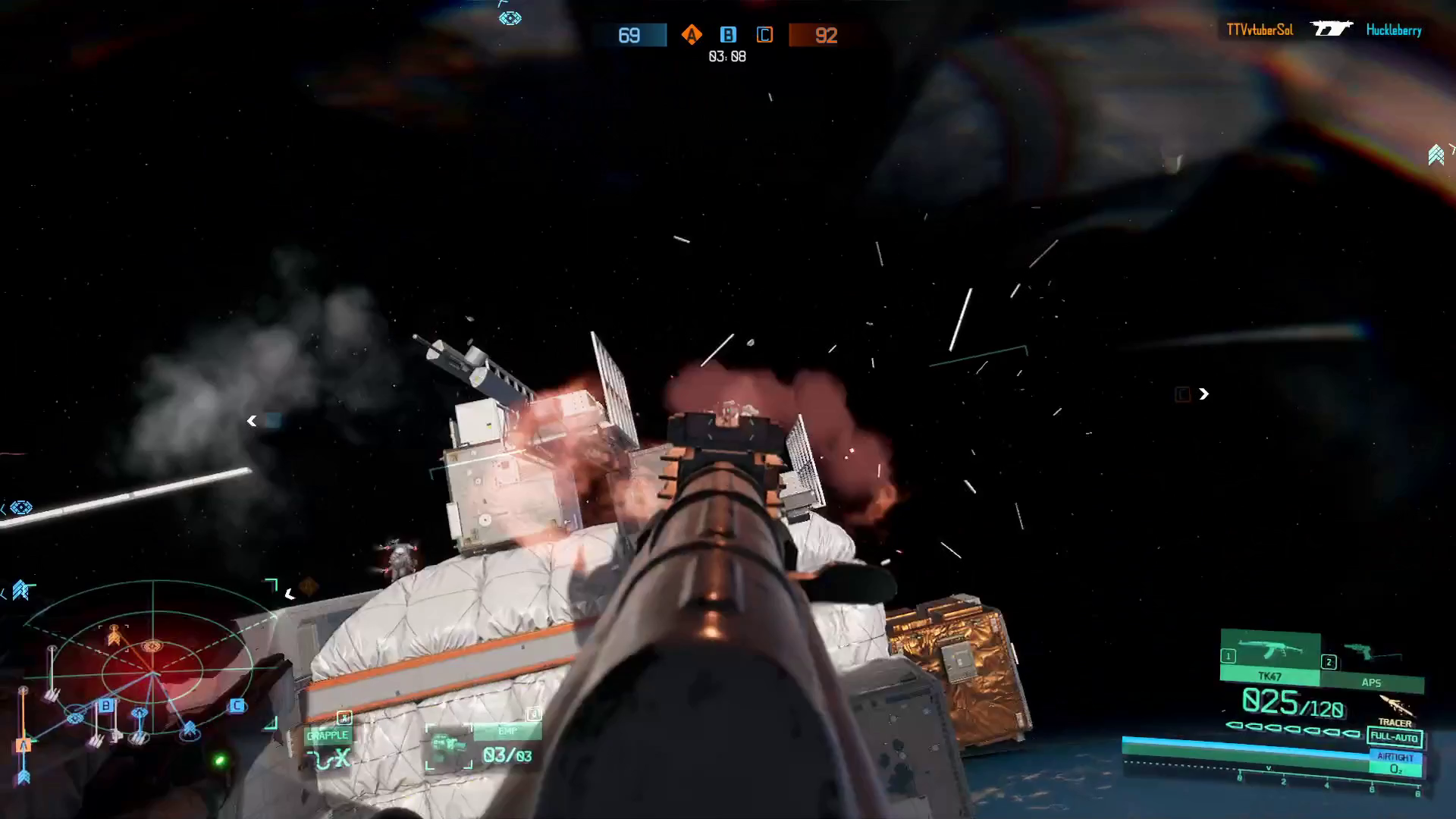Click the objective A diamond marker
1456x819 pixels.
tap(692, 35)
